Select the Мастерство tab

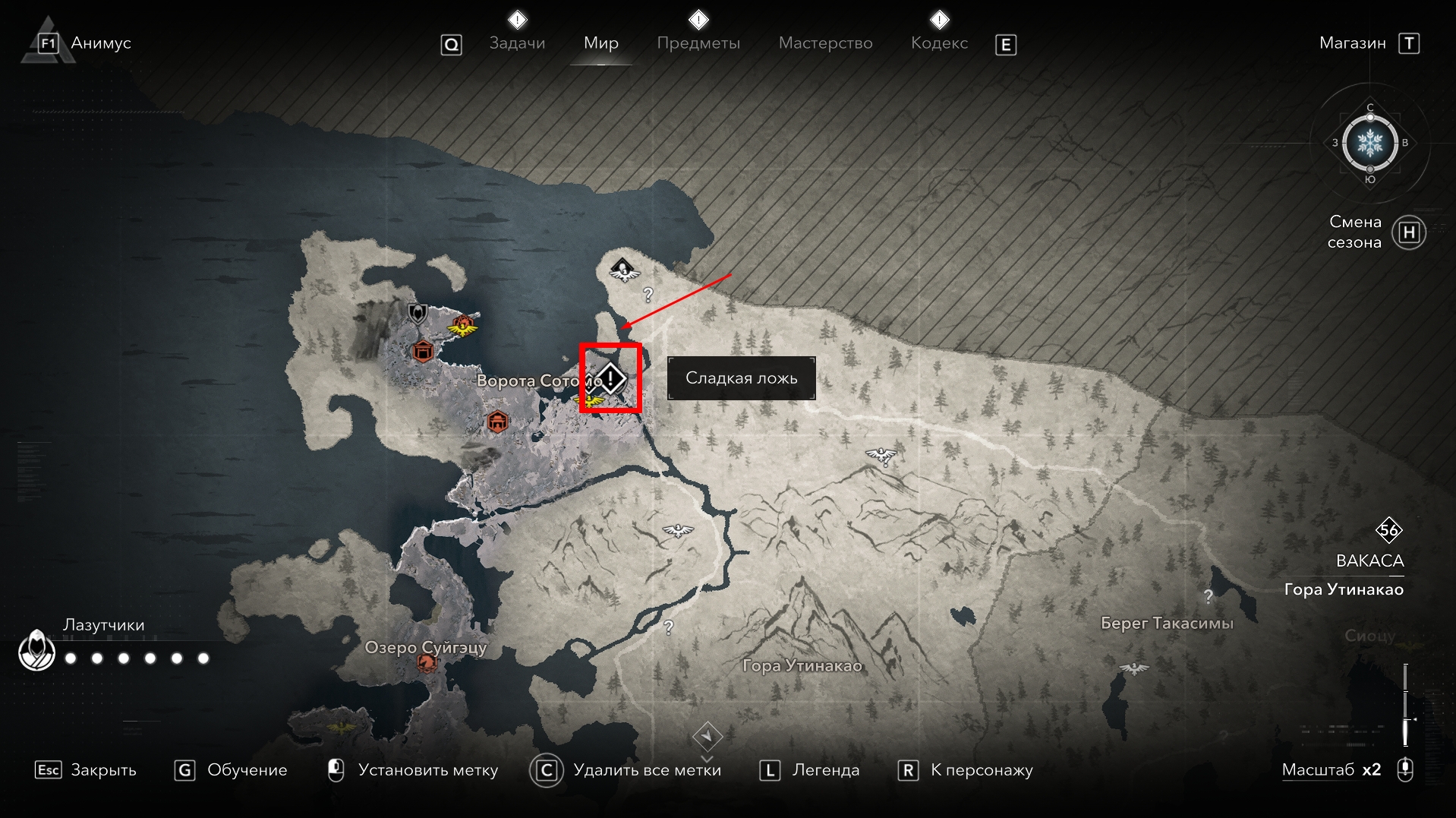(825, 43)
